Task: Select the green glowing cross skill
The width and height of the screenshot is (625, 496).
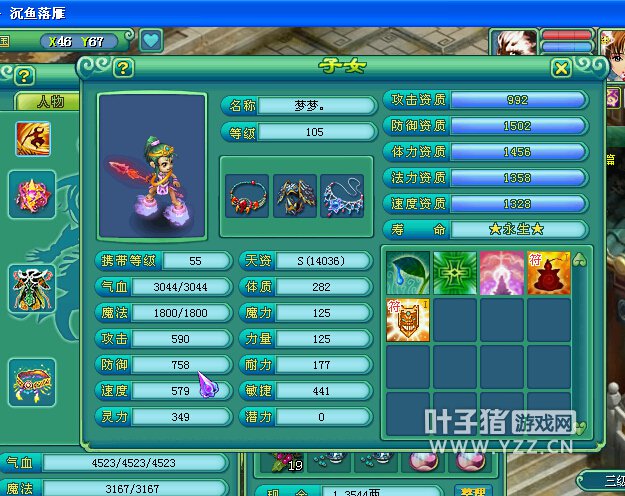Action: click(454, 272)
